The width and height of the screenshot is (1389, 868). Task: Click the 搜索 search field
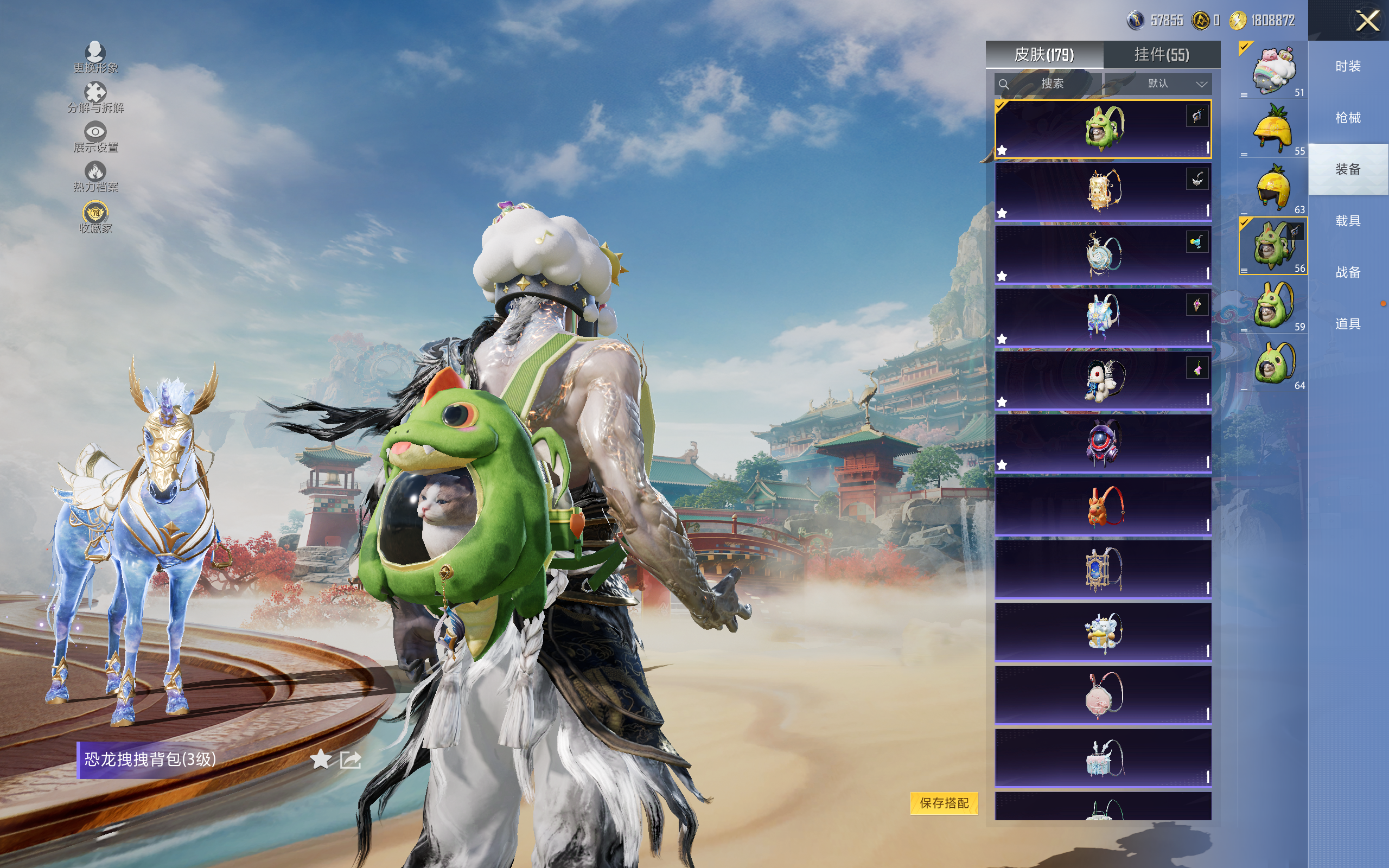click(x=1048, y=84)
